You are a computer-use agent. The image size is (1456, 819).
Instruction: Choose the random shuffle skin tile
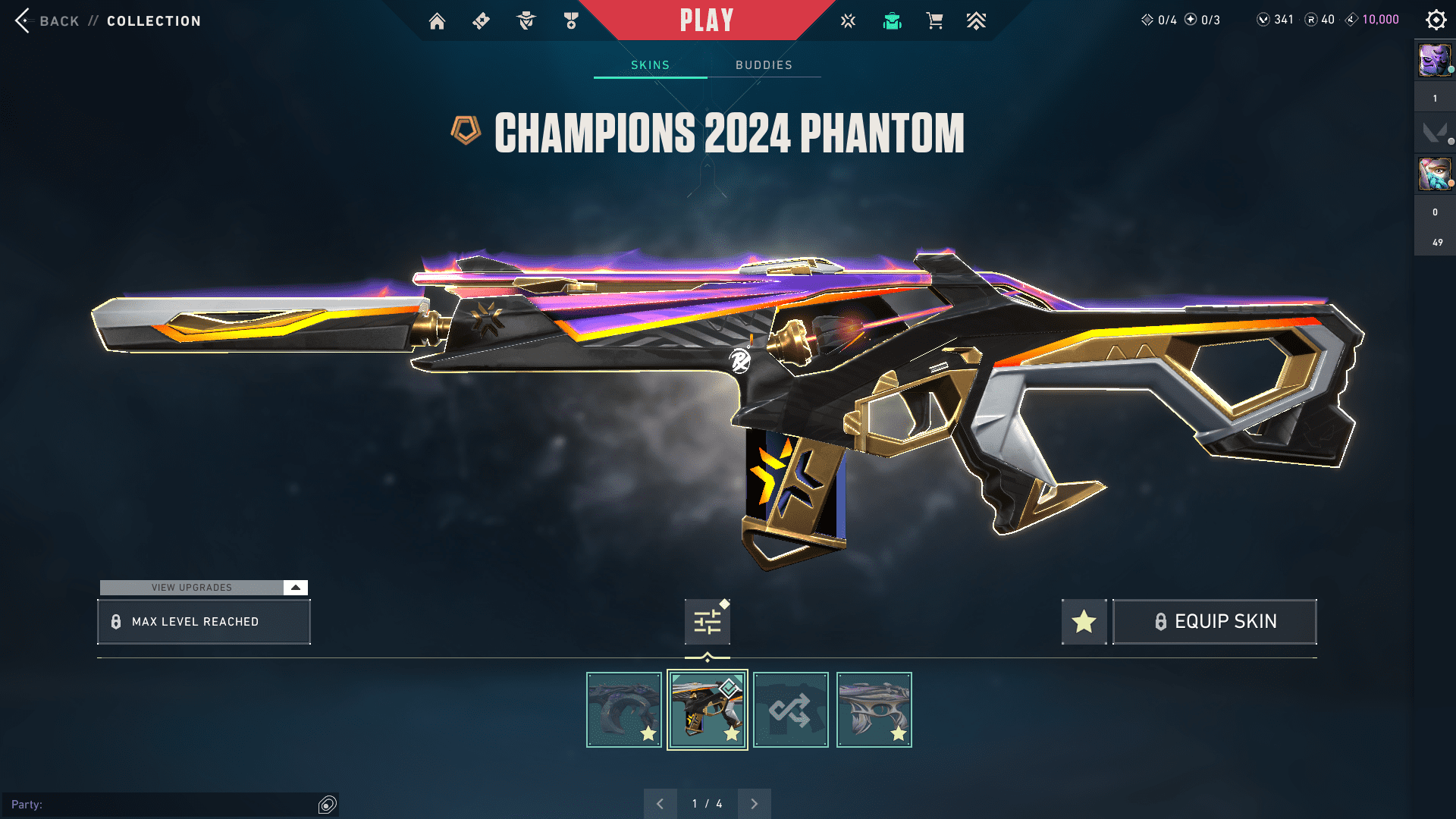click(x=790, y=710)
